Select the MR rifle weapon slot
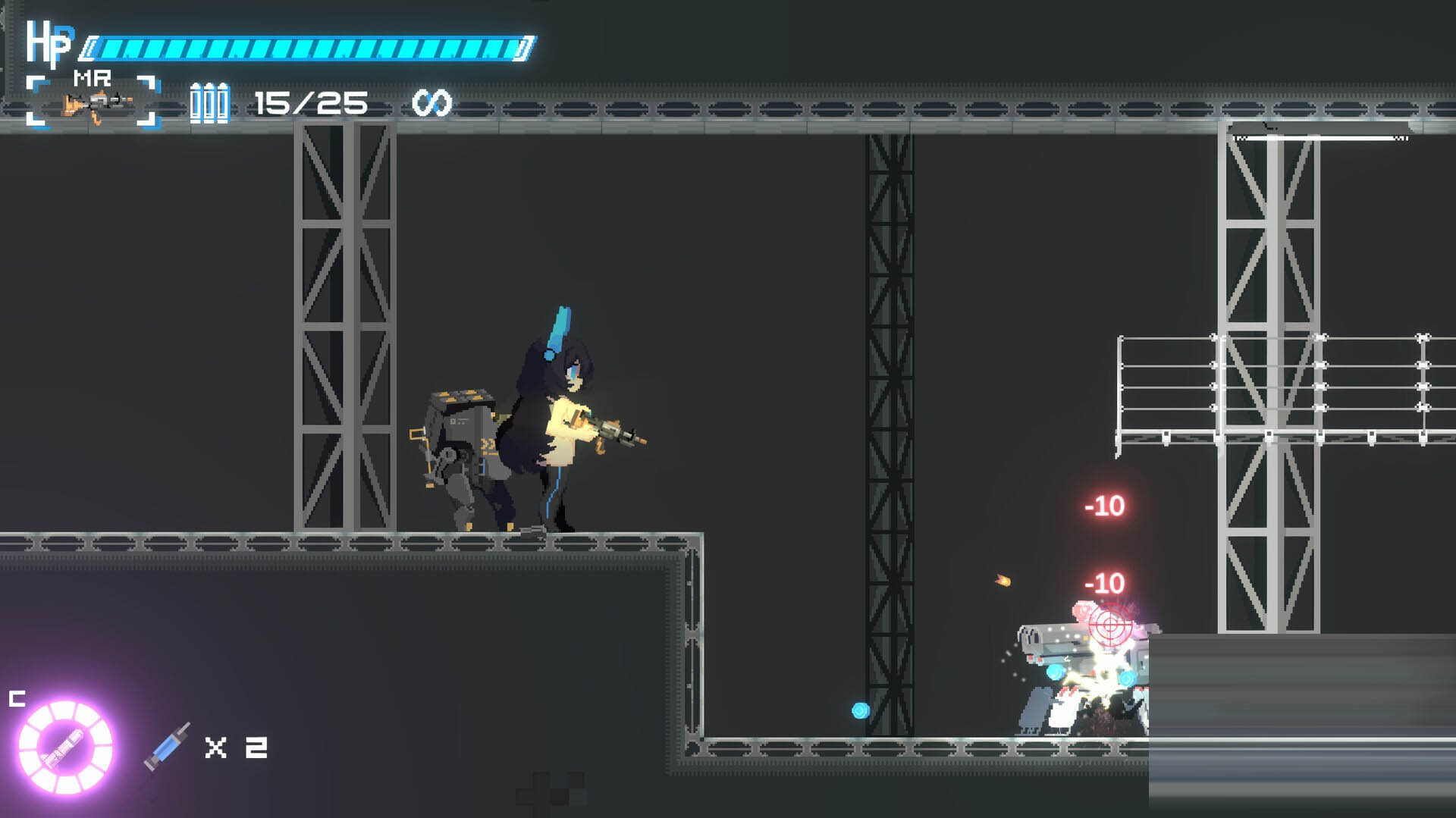Viewport: 1456px width, 818px height. point(93,102)
